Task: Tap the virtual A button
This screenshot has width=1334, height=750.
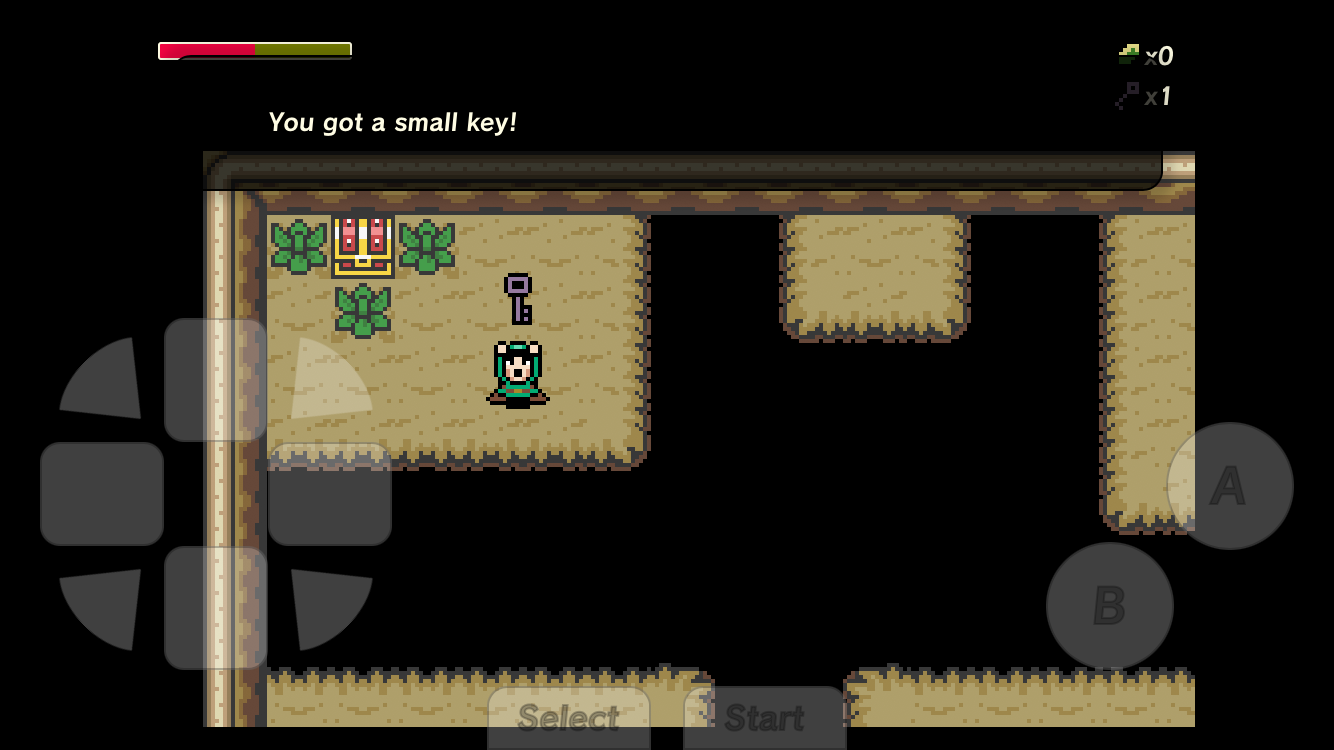Action: coord(1229,486)
